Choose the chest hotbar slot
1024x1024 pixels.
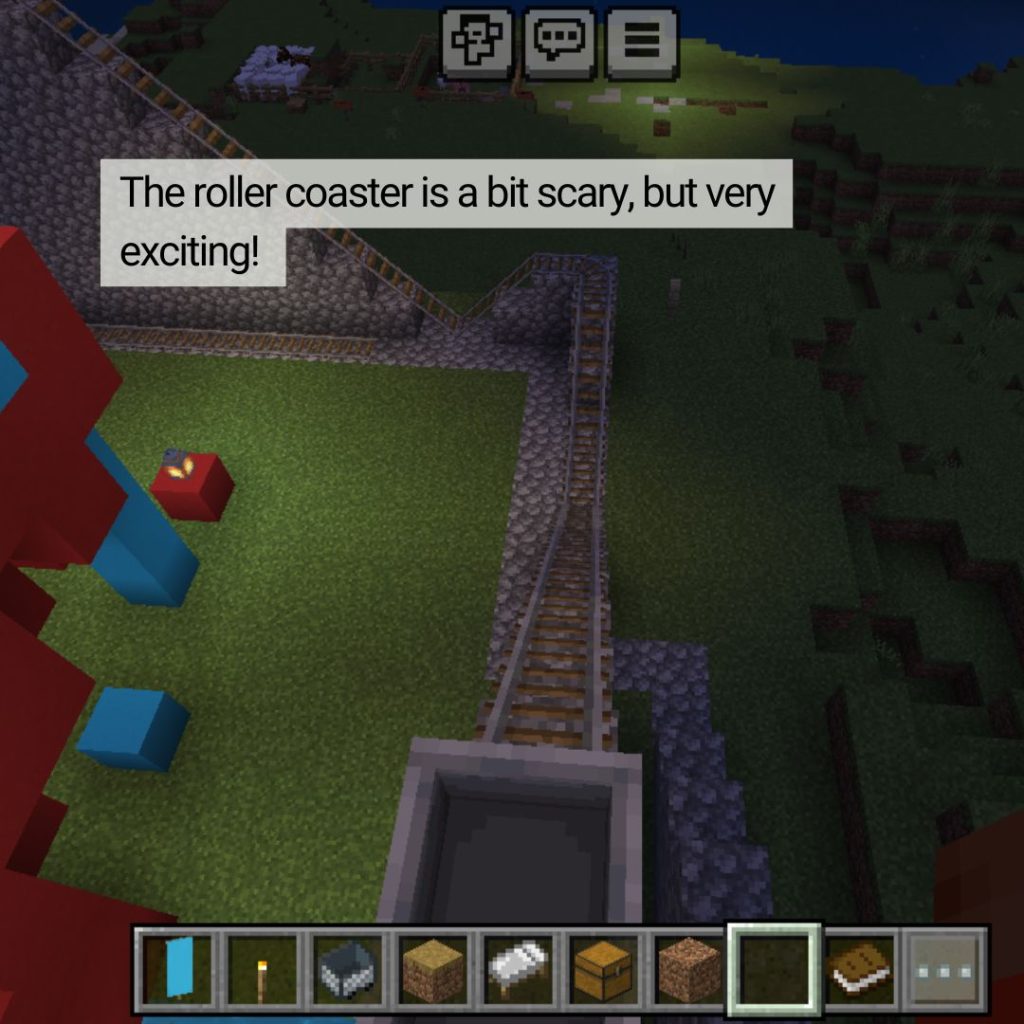click(603, 968)
